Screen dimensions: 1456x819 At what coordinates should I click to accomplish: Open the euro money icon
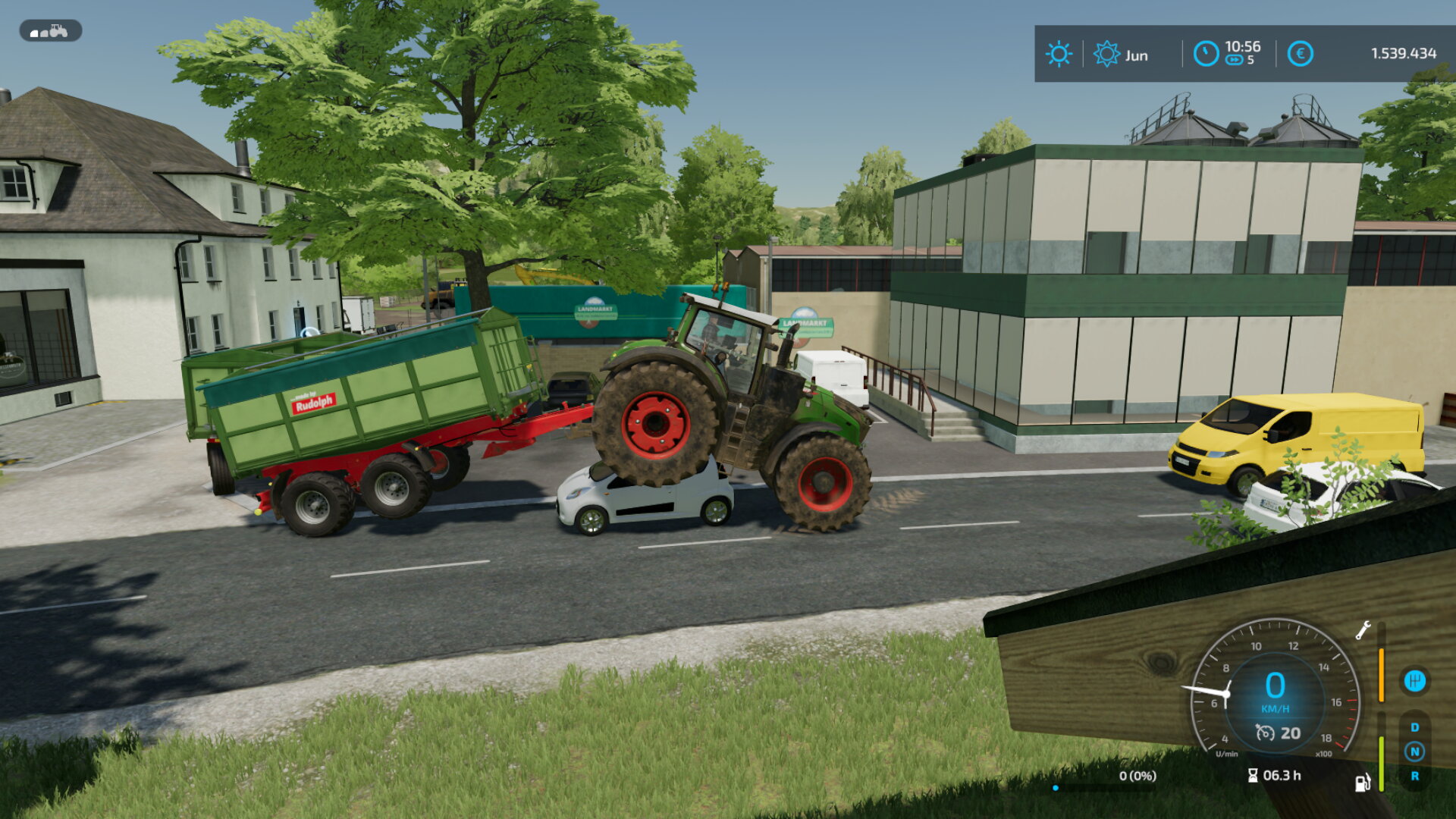point(1300,54)
